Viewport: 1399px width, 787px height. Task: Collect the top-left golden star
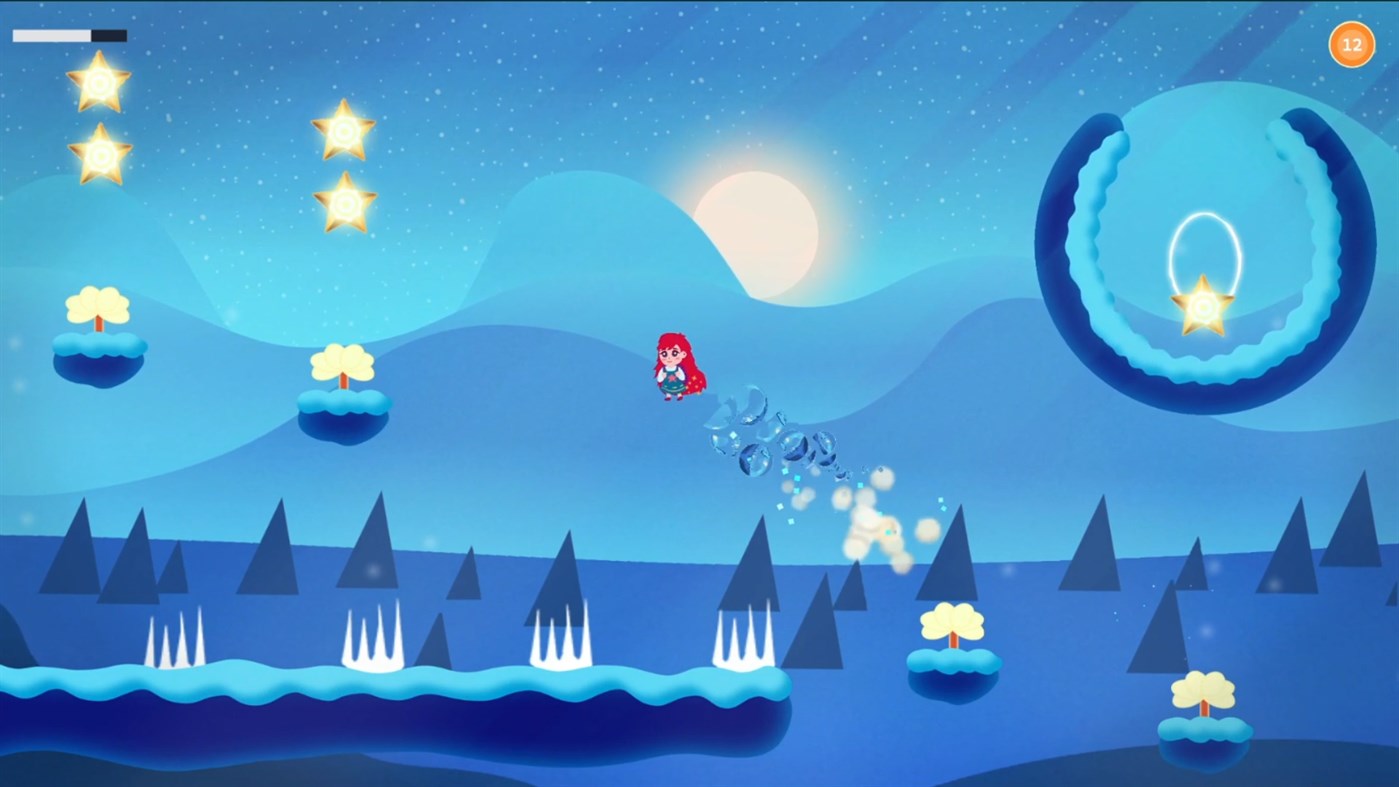(97, 85)
